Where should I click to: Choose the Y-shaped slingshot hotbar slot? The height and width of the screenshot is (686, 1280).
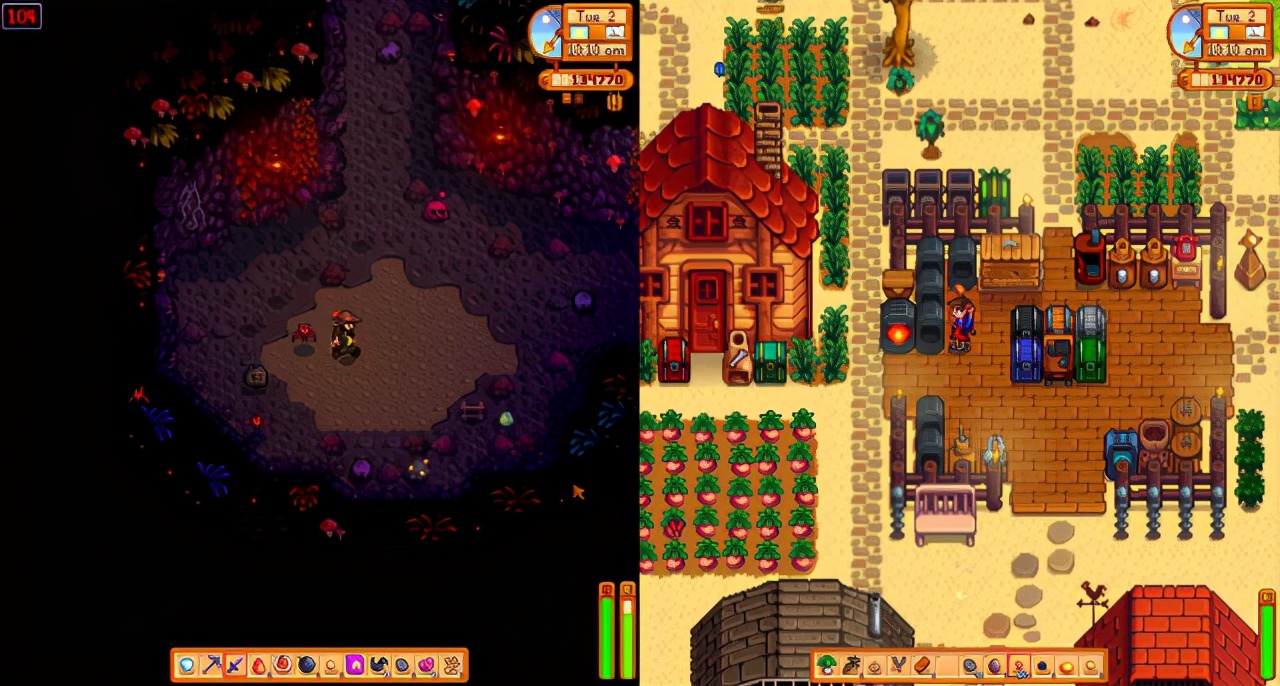click(x=898, y=665)
